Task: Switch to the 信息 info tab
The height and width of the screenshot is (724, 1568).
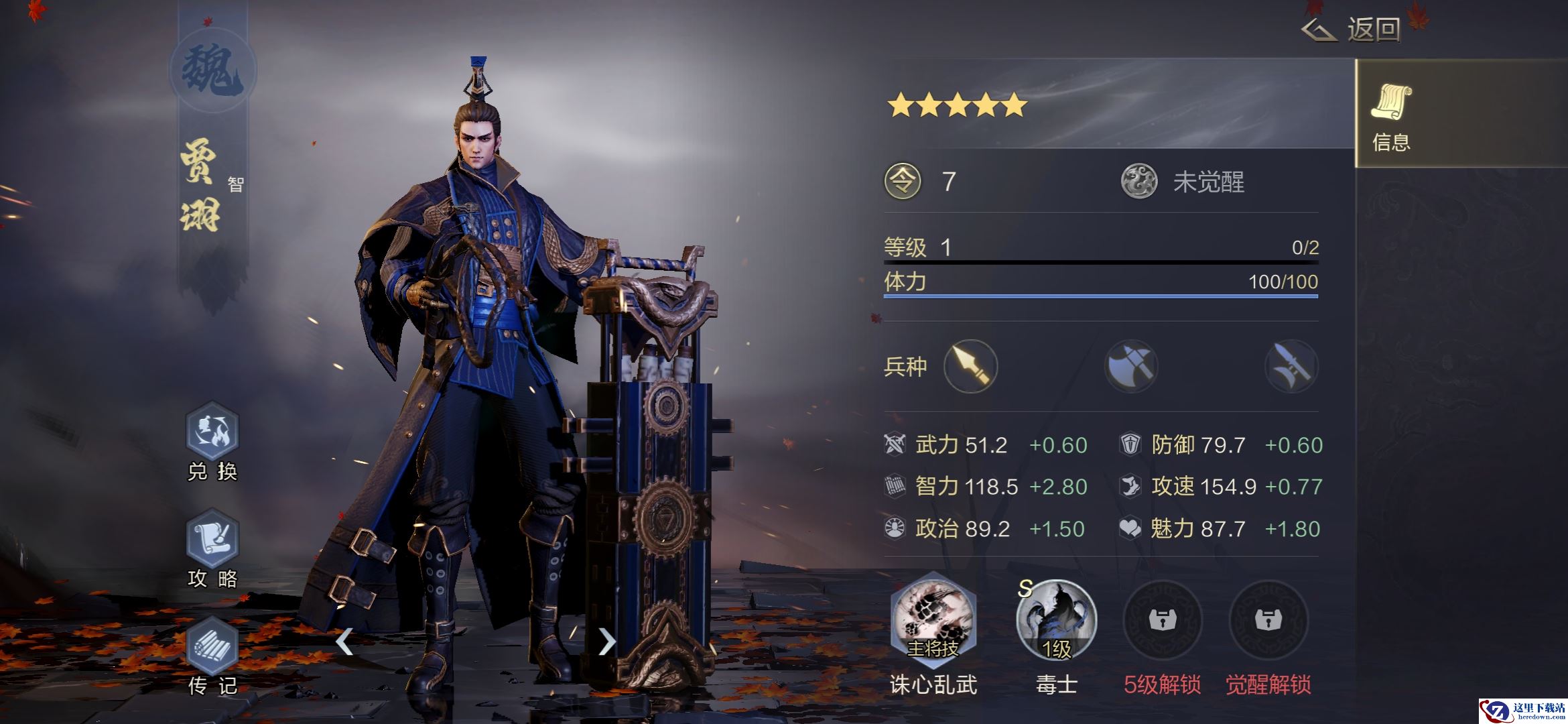Action: [1391, 115]
